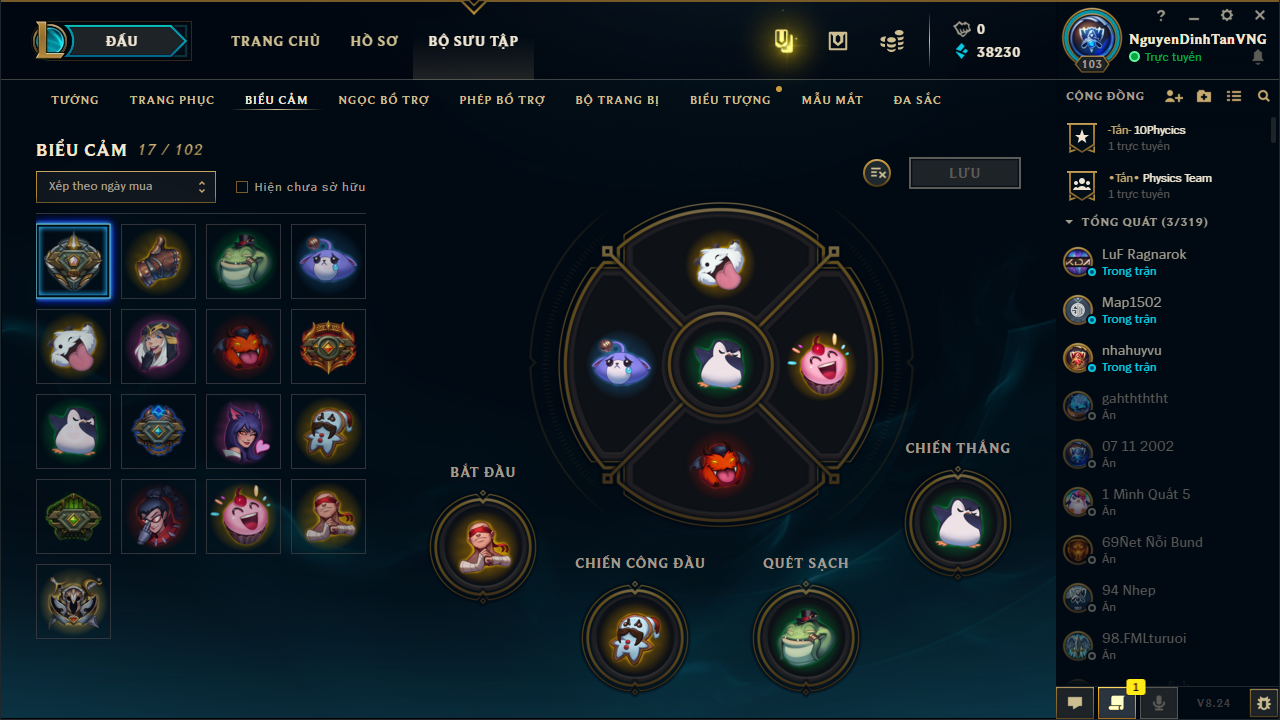Switch to the PHÉP BỔ TRỢ tab
Image resolution: width=1280 pixels, height=720 pixels.
coord(502,100)
